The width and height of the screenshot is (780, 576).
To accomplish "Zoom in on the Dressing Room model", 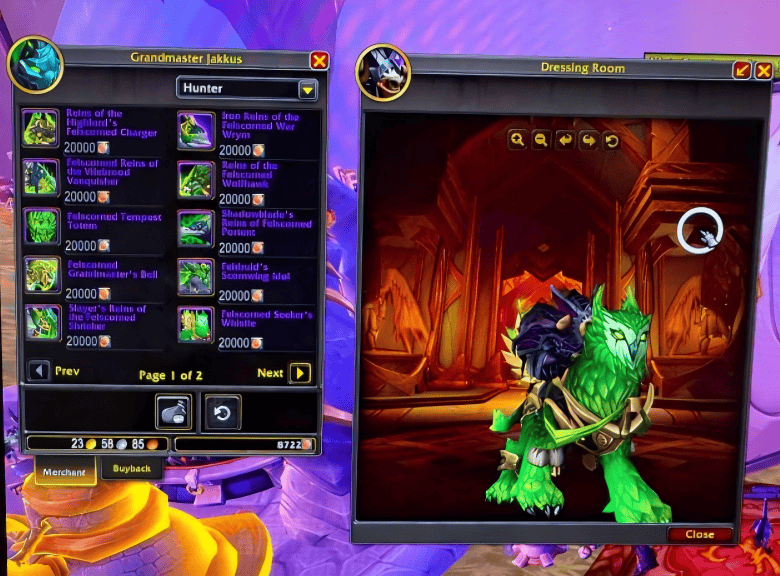I will (x=517, y=140).
